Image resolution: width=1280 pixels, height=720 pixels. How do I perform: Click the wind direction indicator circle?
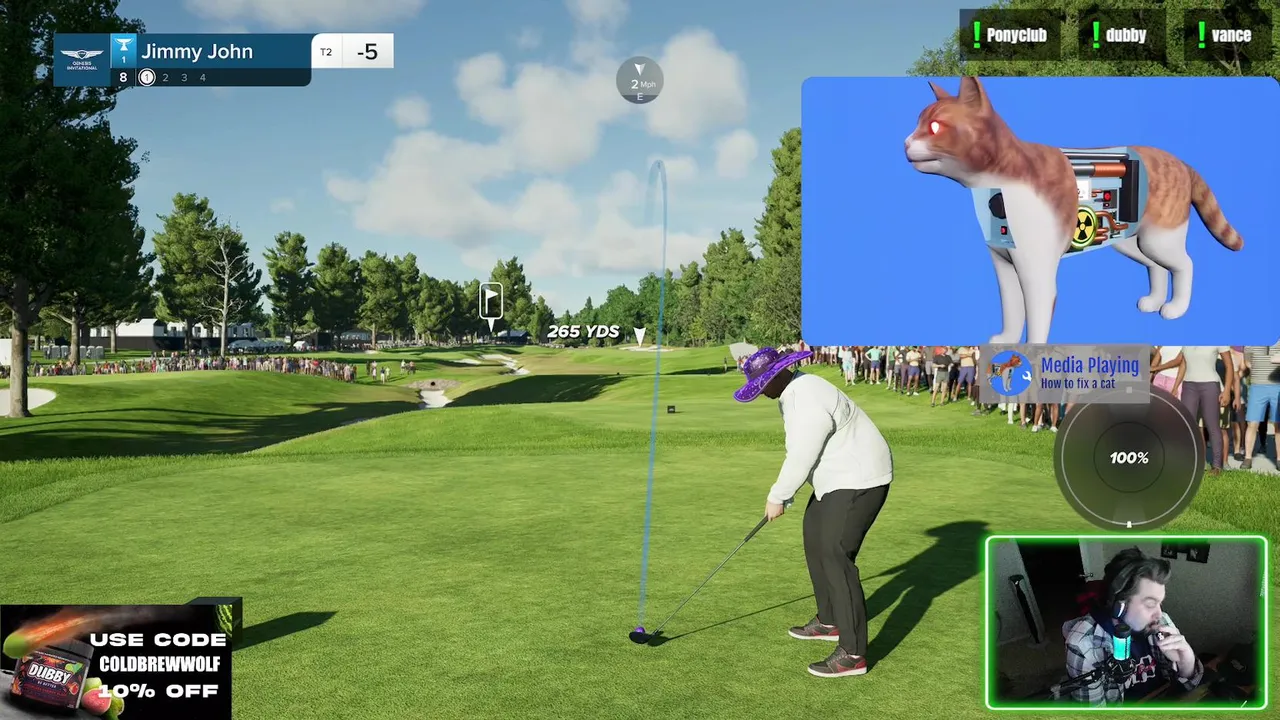(640, 81)
